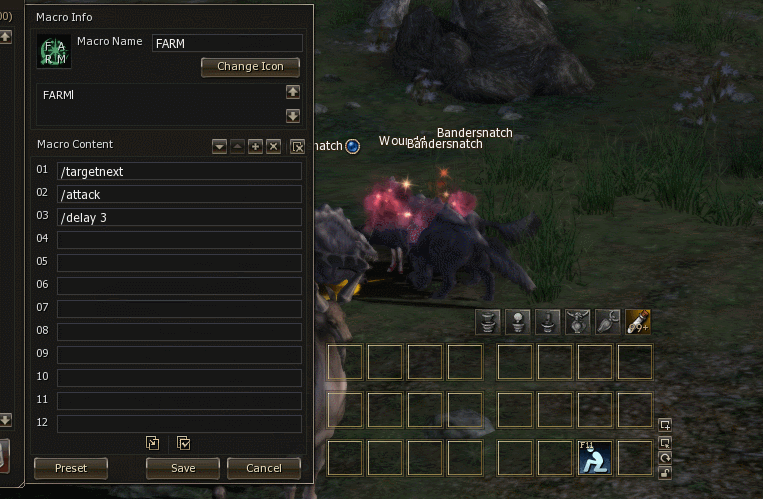
Task: Select the /attack macro line
Action: point(179,194)
